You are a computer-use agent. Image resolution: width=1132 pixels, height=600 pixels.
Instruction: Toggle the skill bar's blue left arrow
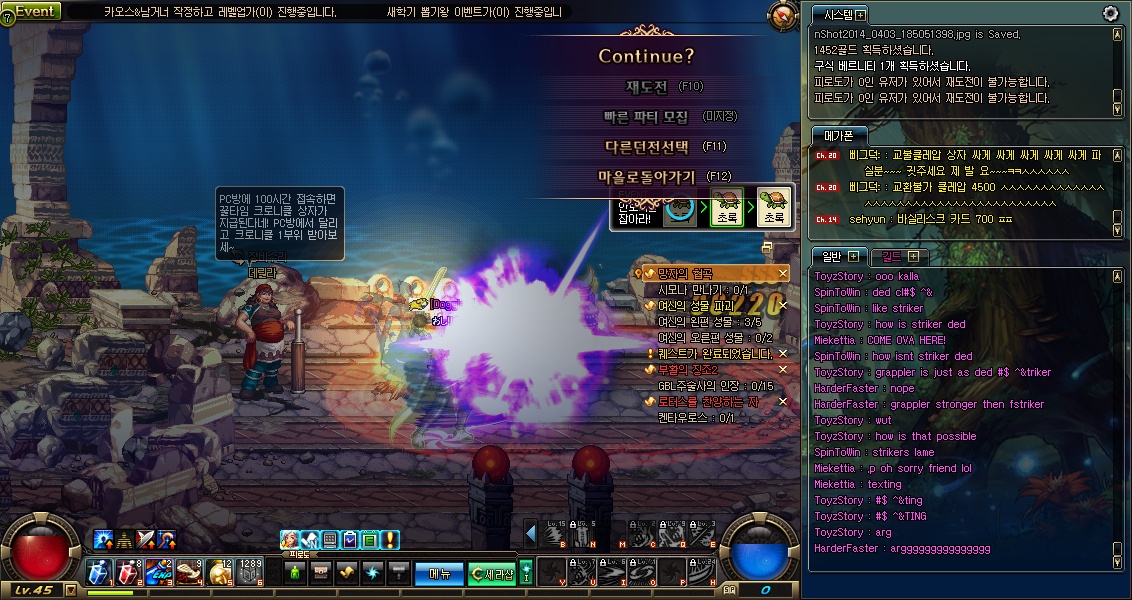(x=531, y=534)
